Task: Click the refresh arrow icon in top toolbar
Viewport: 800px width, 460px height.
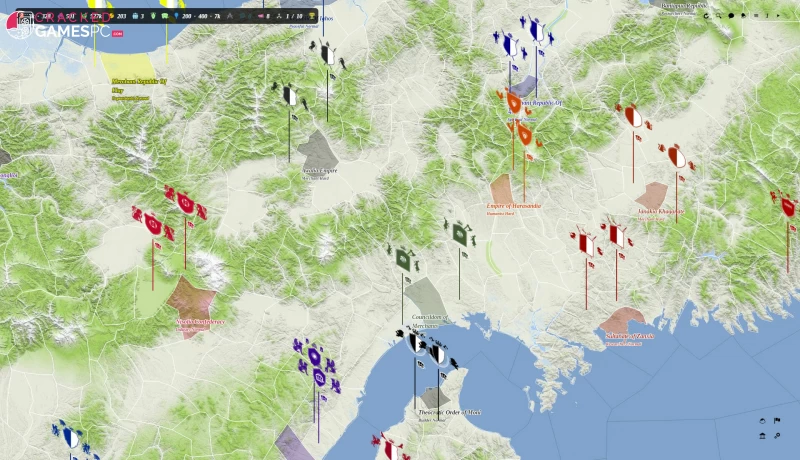Action: (705, 16)
